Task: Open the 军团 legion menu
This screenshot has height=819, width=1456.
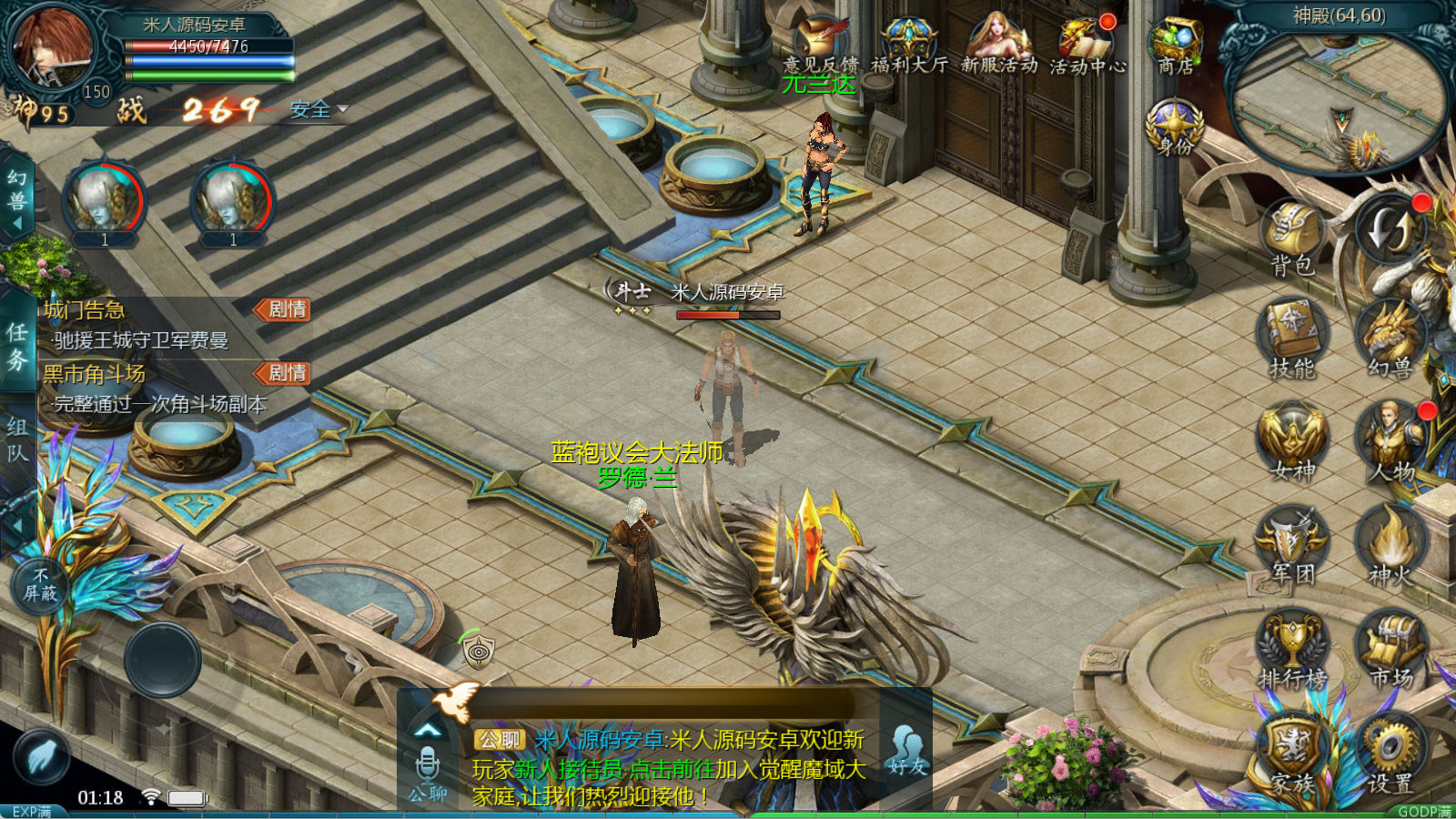Action: (1292, 544)
